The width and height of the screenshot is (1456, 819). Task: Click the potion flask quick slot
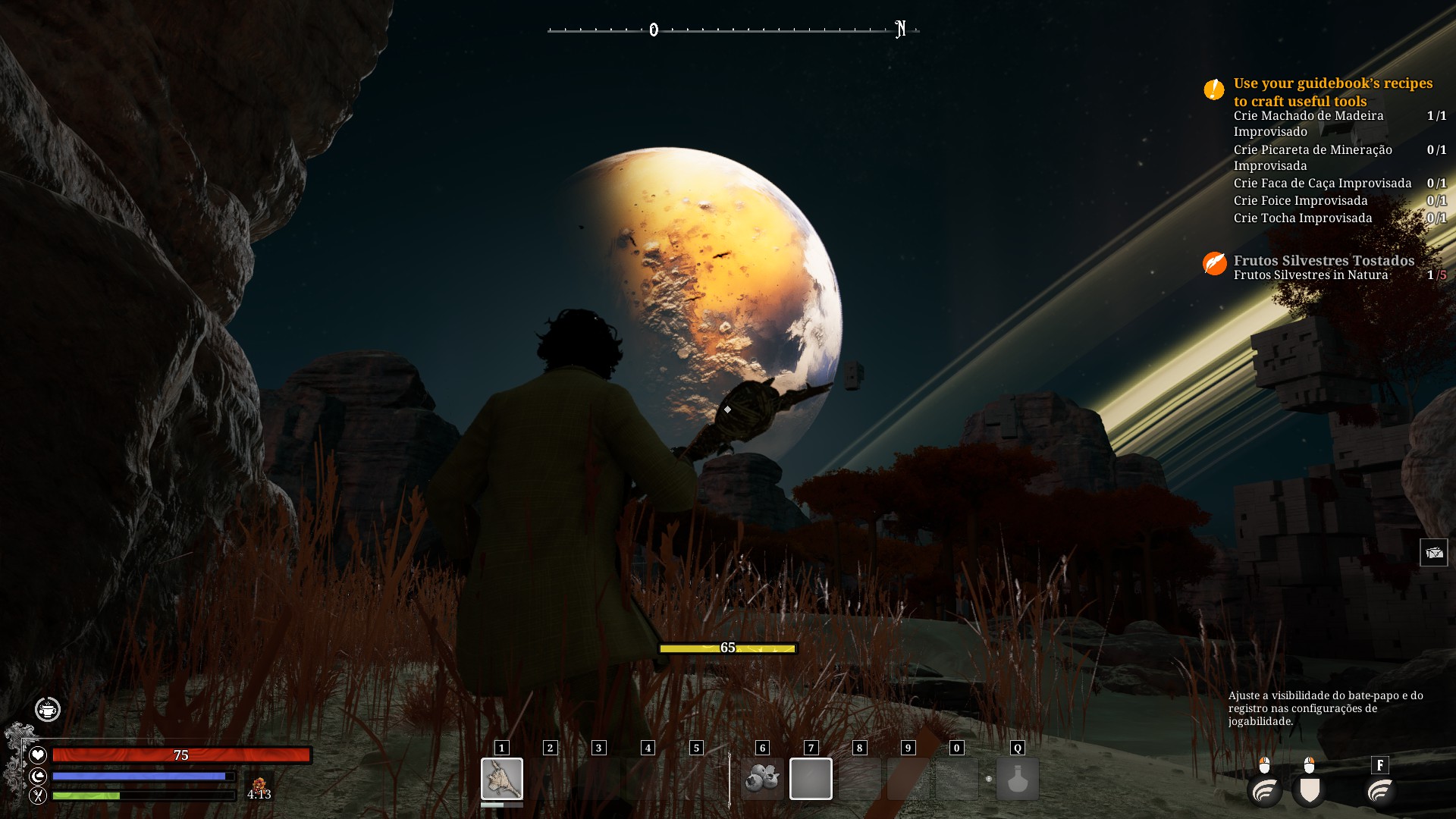1017,778
